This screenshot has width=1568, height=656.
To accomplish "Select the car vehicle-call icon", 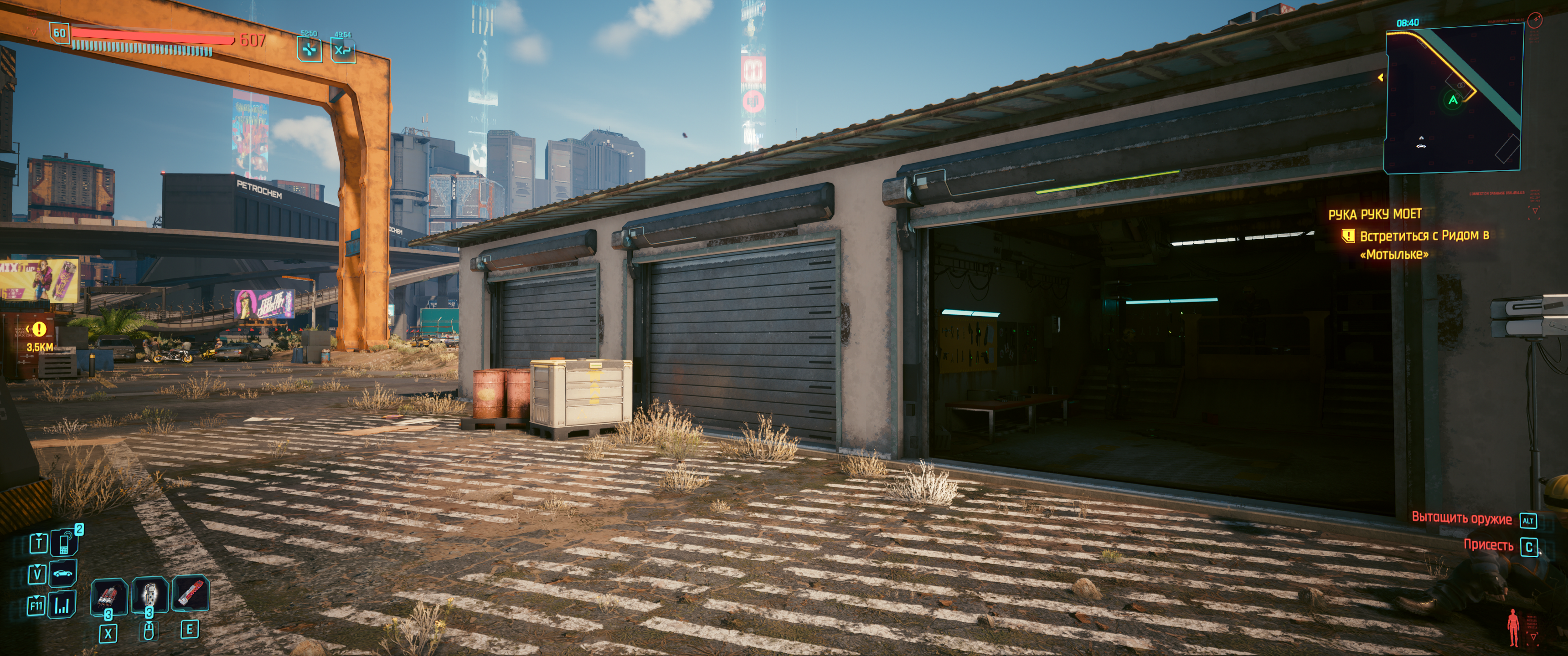I will [64, 573].
